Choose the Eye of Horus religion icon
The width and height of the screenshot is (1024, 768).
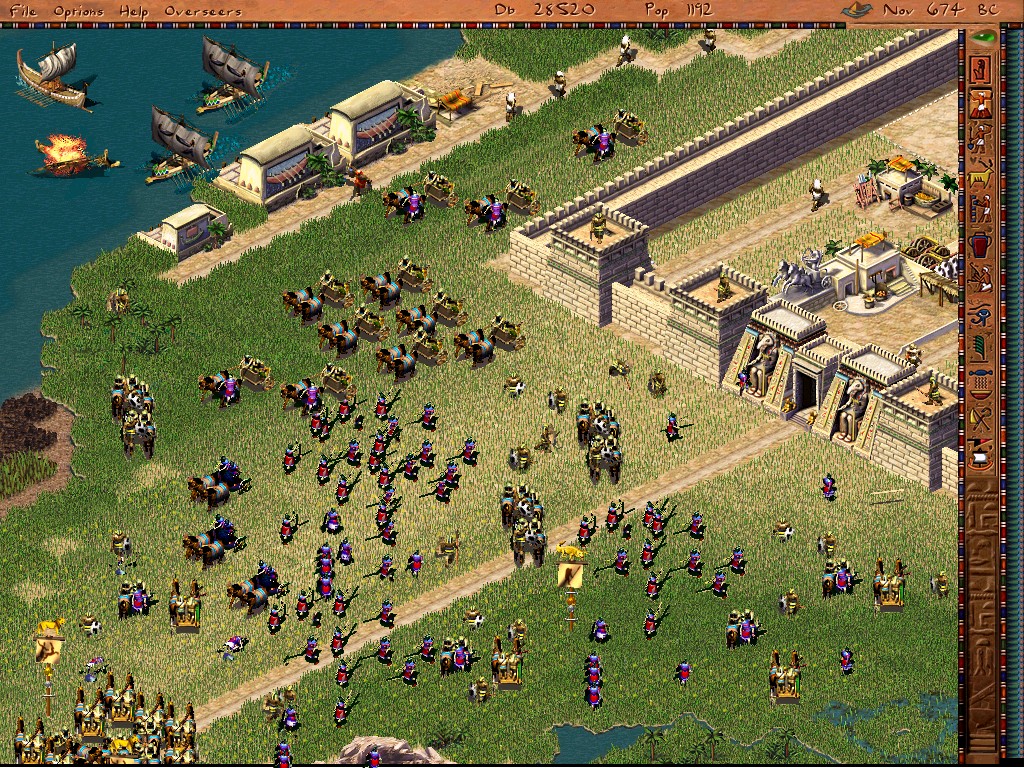(x=982, y=314)
